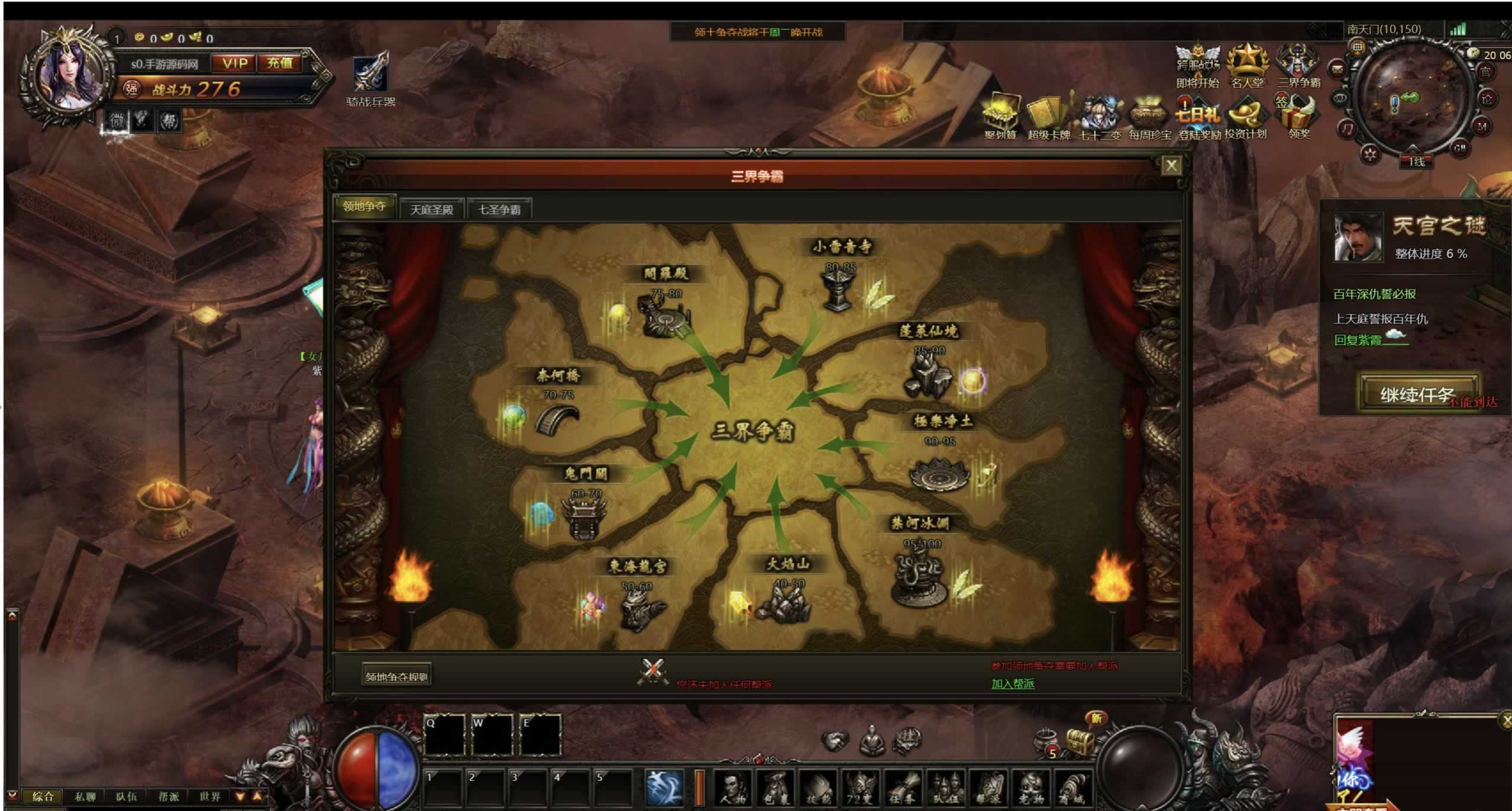Open the 超级卡牌 cards icon
Image resolution: width=1512 pixels, height=811 pixels.
(x=1048, y=117)
